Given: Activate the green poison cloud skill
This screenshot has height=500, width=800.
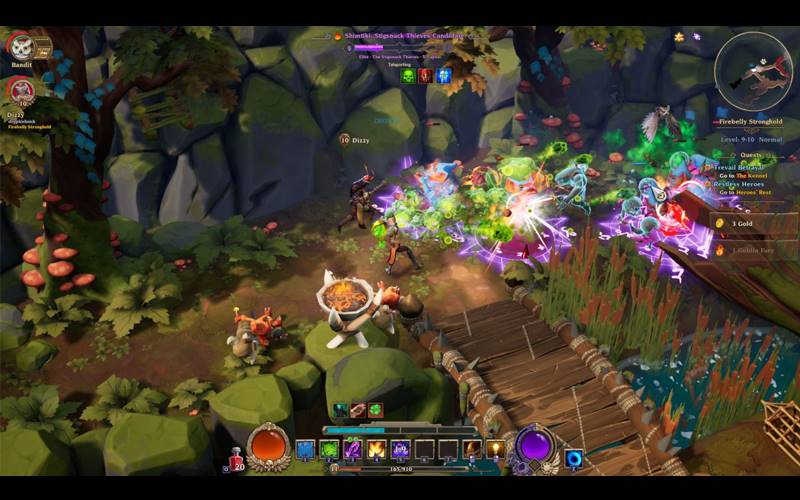Looking at the screenshot, I should (x=329, y=449).
